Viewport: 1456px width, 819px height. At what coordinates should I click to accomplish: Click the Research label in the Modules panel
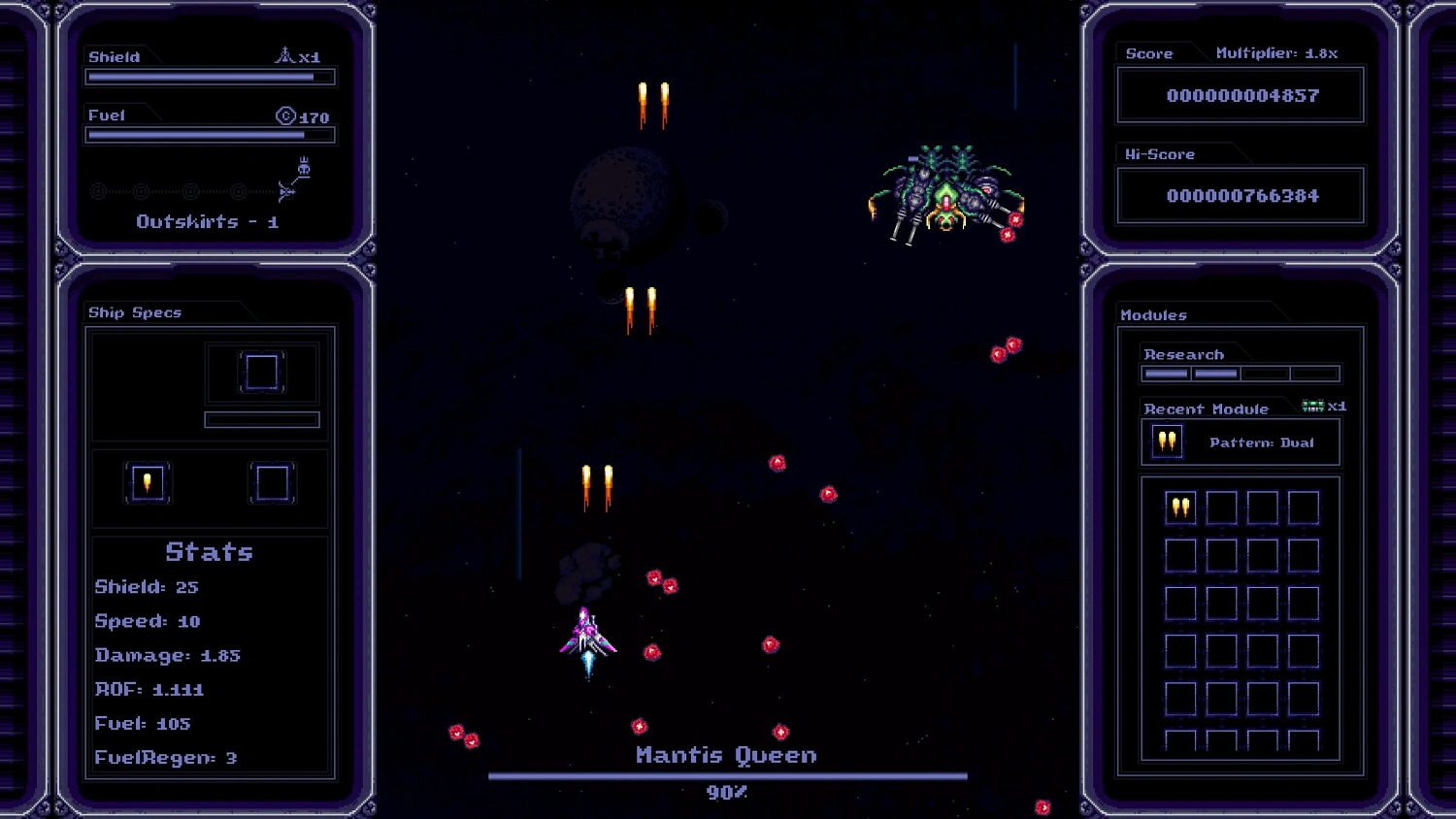coord(1183,353)
